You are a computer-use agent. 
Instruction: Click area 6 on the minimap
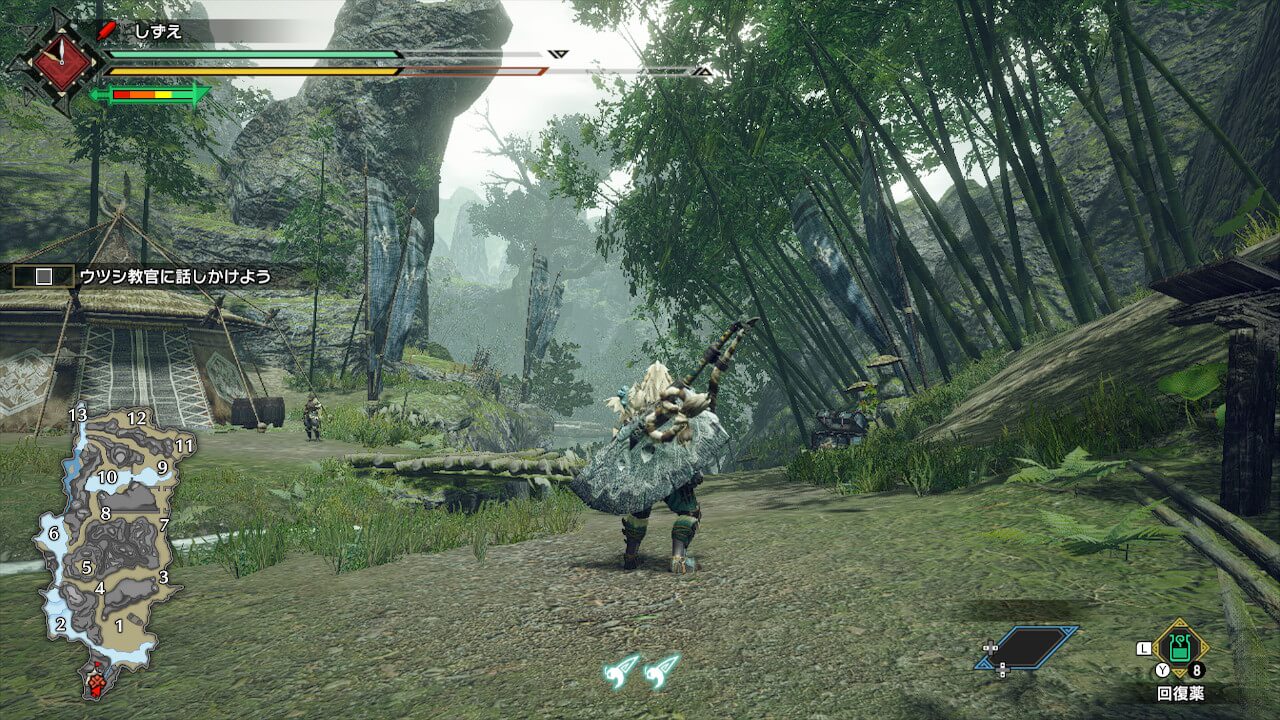click(x=54, y=534)
